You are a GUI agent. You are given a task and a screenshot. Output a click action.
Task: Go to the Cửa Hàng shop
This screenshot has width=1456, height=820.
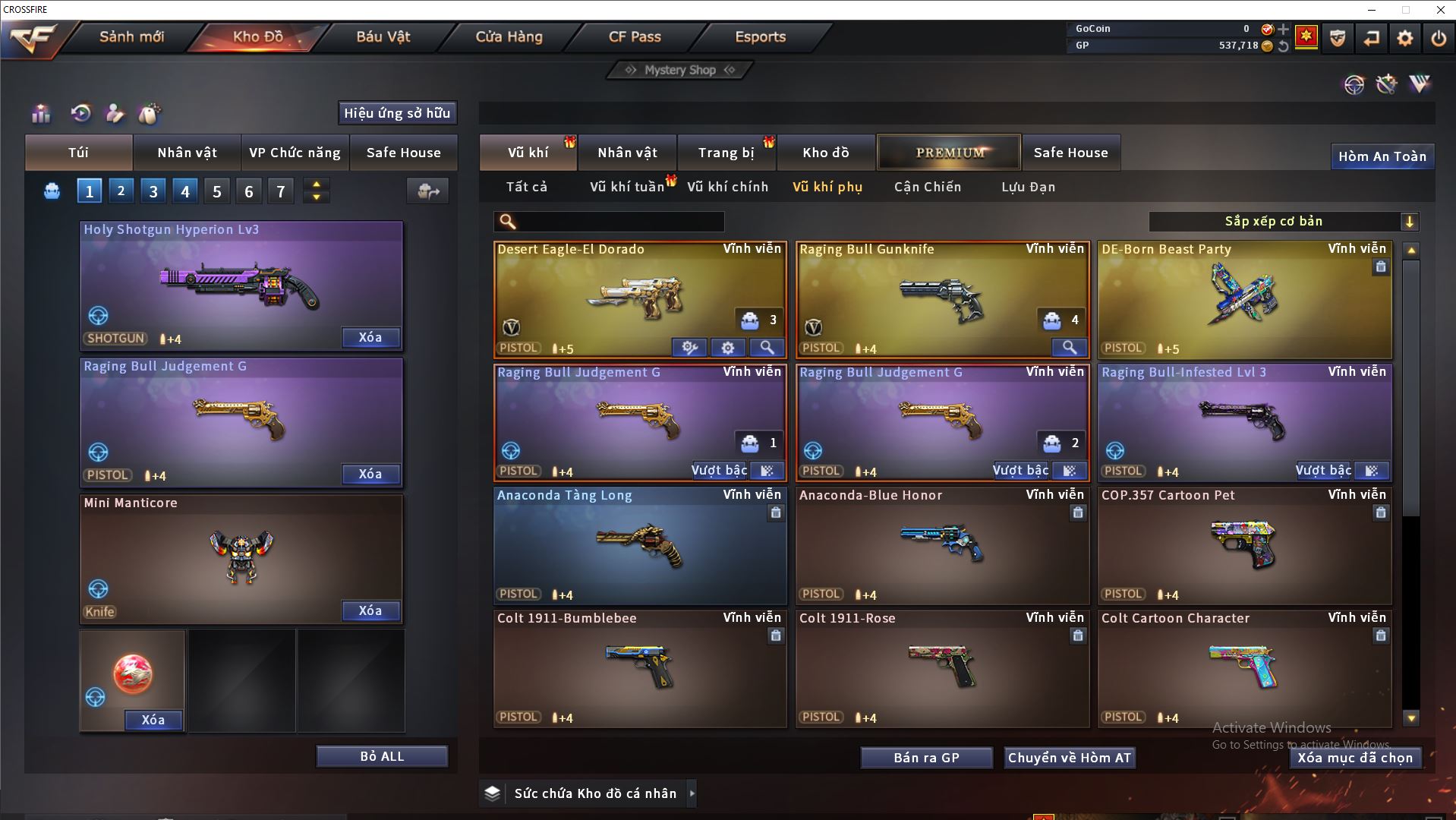509,36
